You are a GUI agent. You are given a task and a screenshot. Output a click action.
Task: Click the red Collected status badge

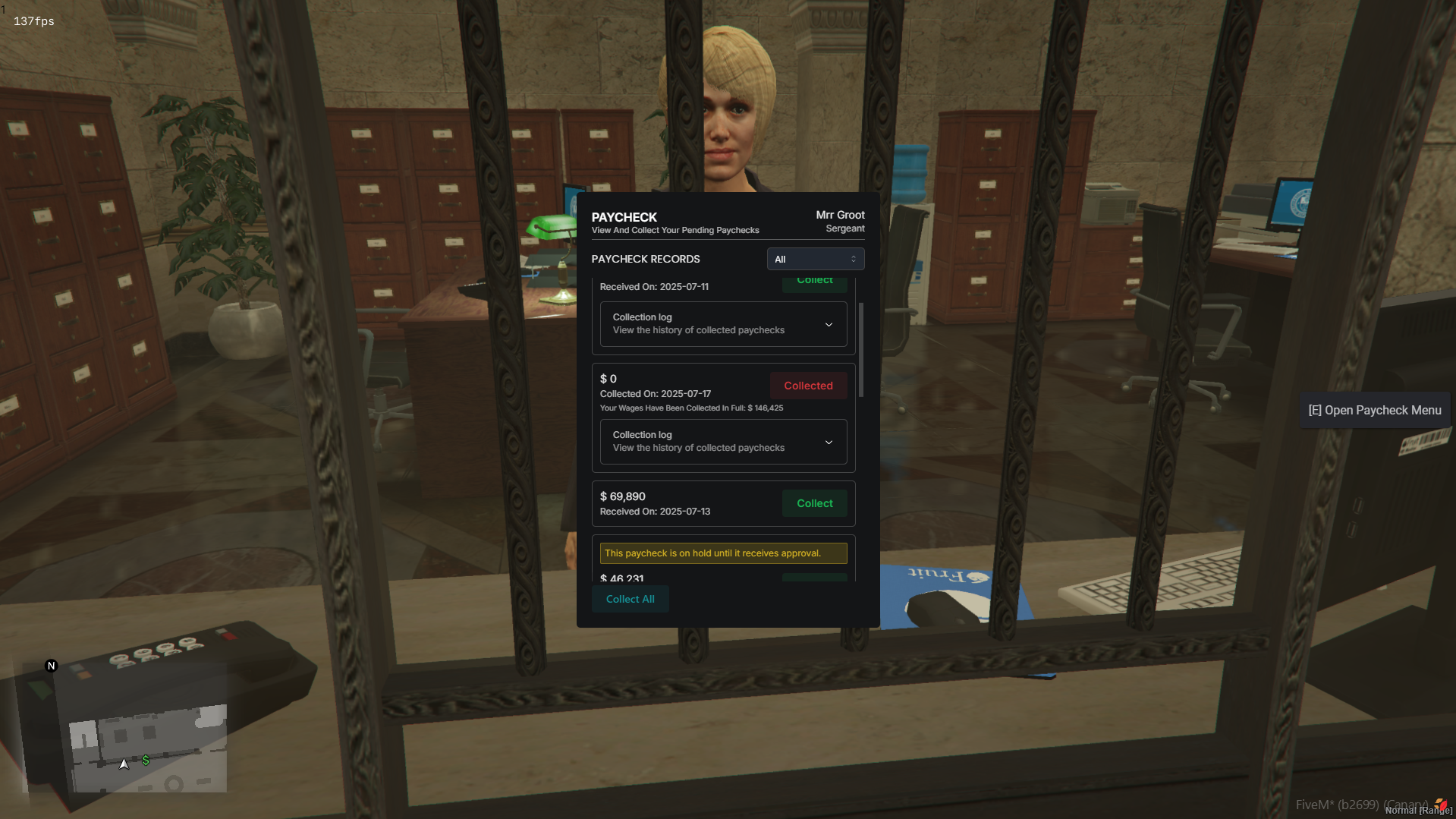[x=807, y=385]
